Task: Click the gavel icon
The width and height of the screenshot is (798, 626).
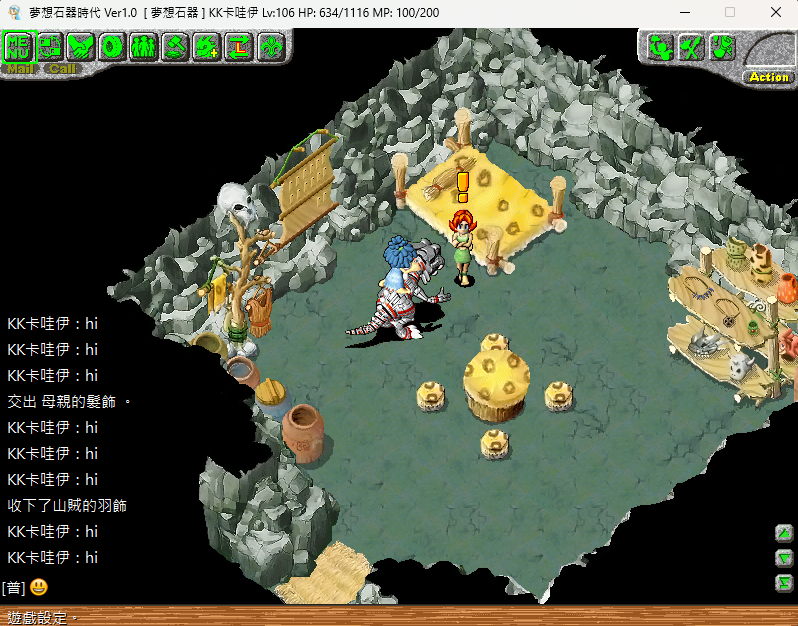Action: pos(175,46)
